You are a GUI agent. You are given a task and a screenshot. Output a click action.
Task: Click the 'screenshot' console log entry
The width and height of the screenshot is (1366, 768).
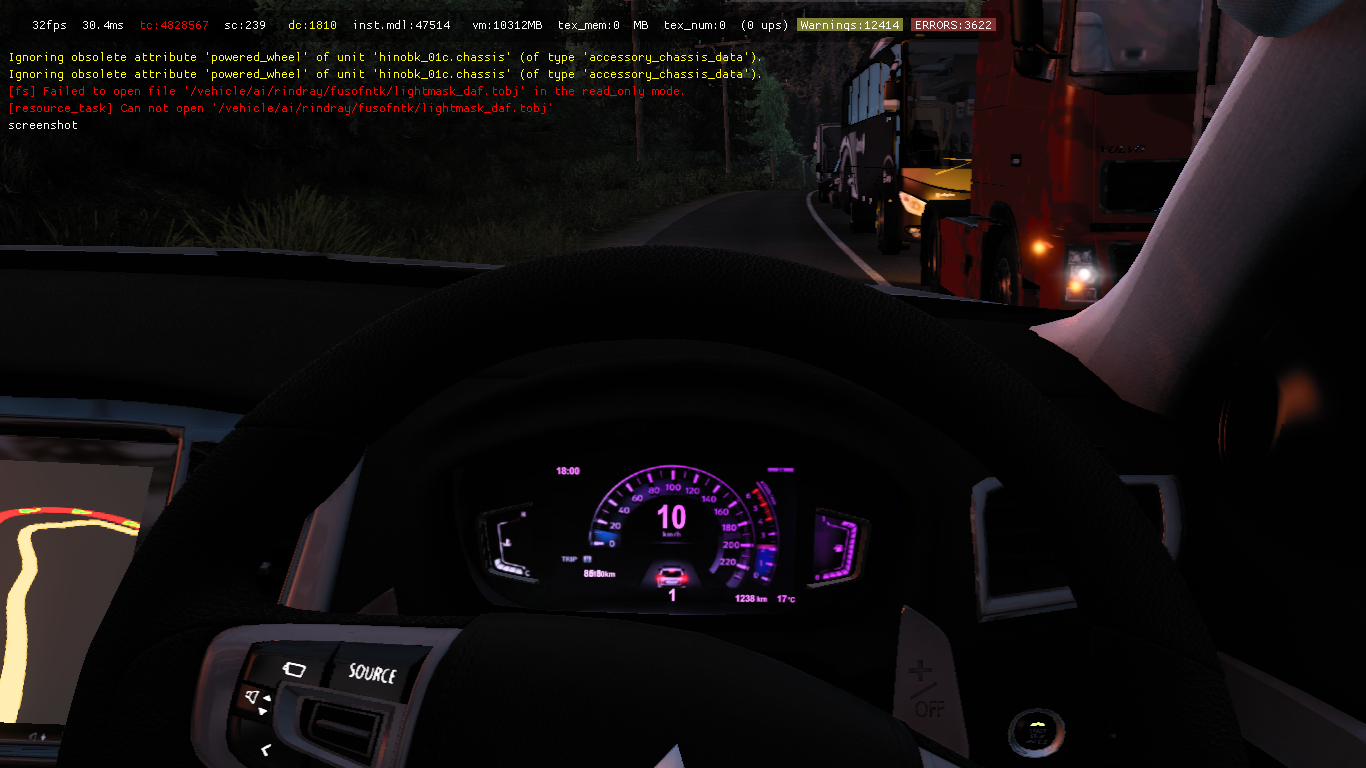[x=42, y=125]
